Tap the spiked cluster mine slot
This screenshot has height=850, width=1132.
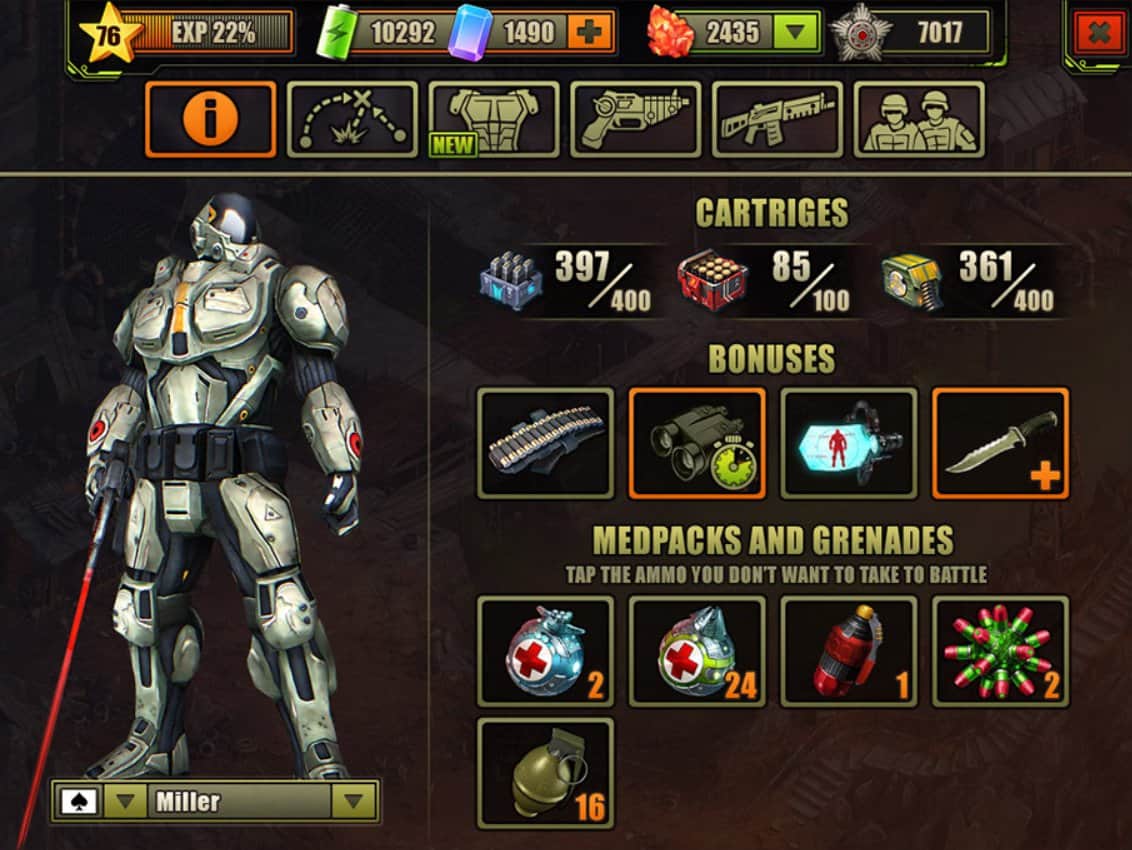(1000, 651)
